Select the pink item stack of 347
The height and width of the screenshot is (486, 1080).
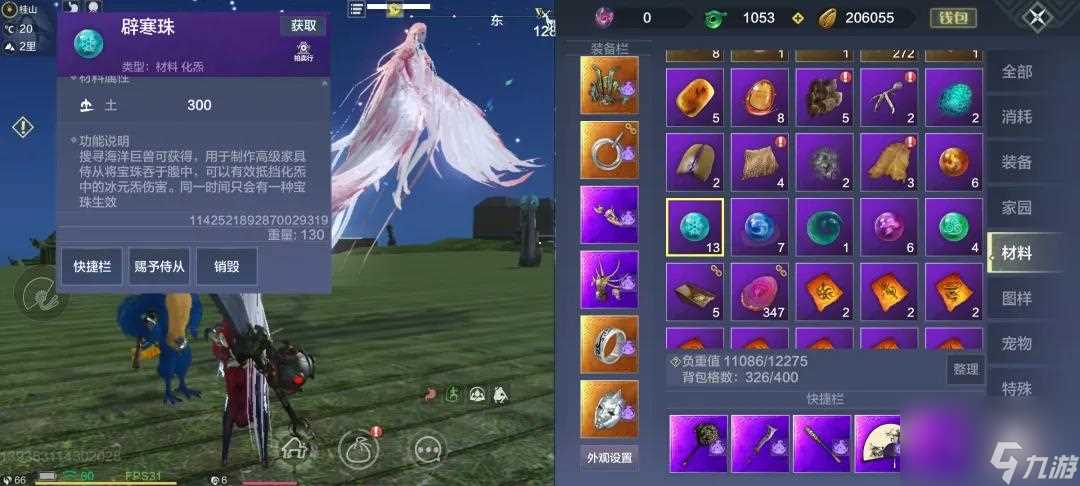759,292
